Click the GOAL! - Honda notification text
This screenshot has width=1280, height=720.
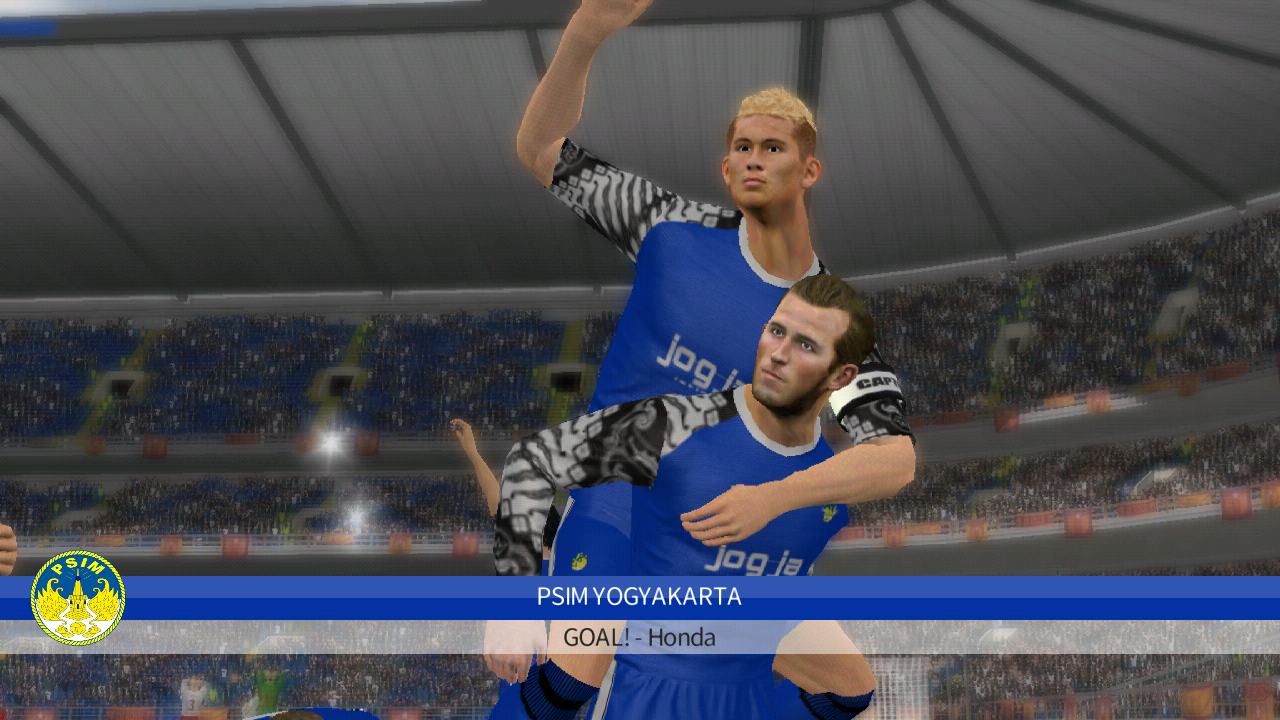[x=639, y=637]
